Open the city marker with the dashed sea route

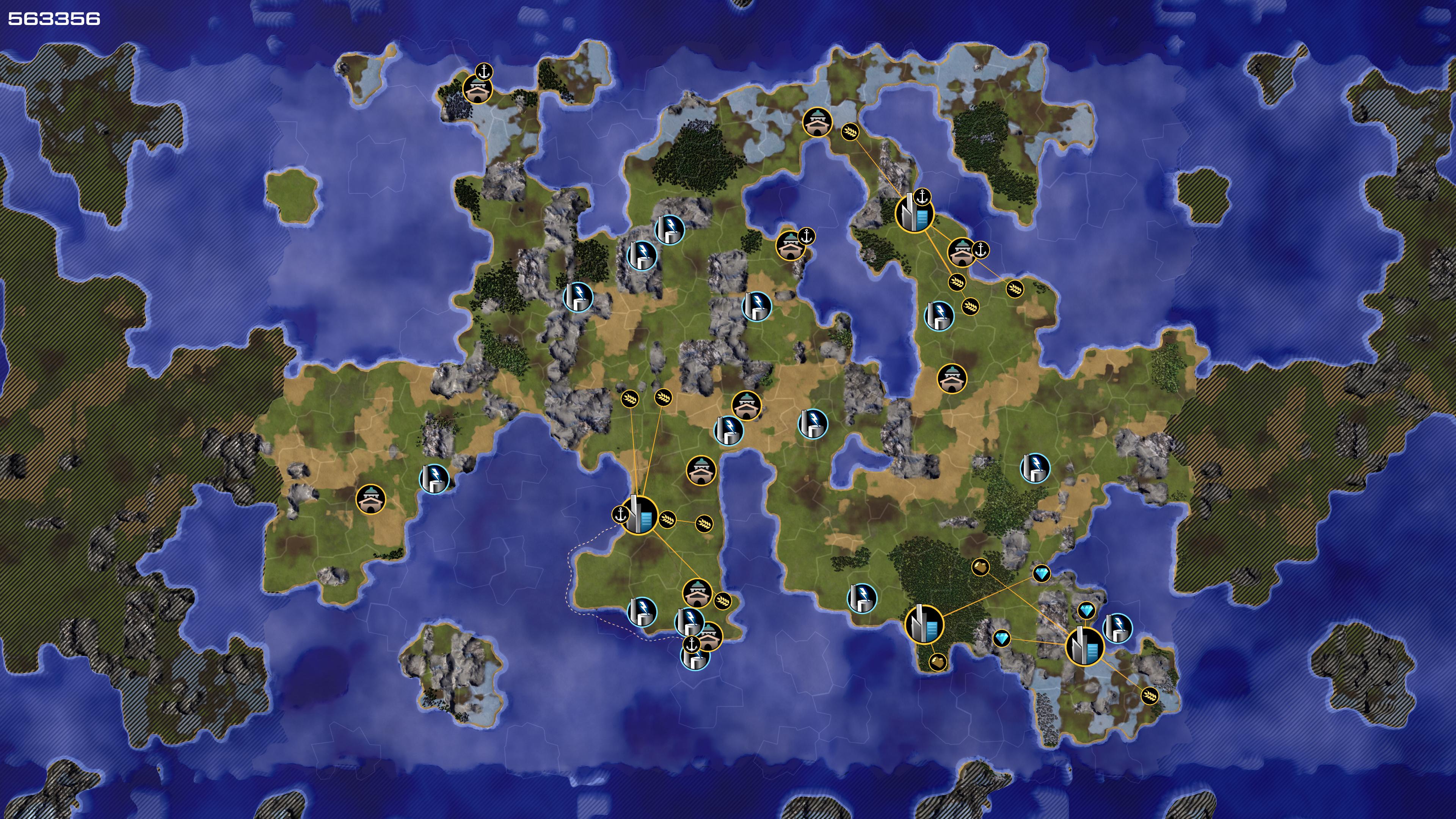pyautogui.click(x=639, y=516)
